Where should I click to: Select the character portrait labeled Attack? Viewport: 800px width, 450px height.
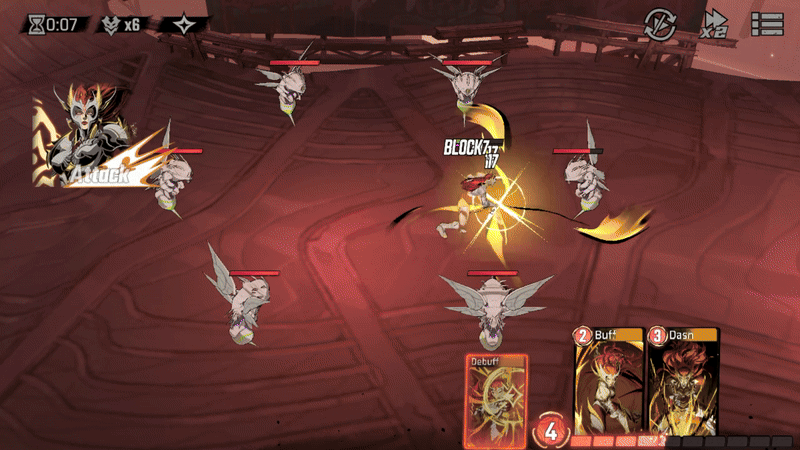90,140
